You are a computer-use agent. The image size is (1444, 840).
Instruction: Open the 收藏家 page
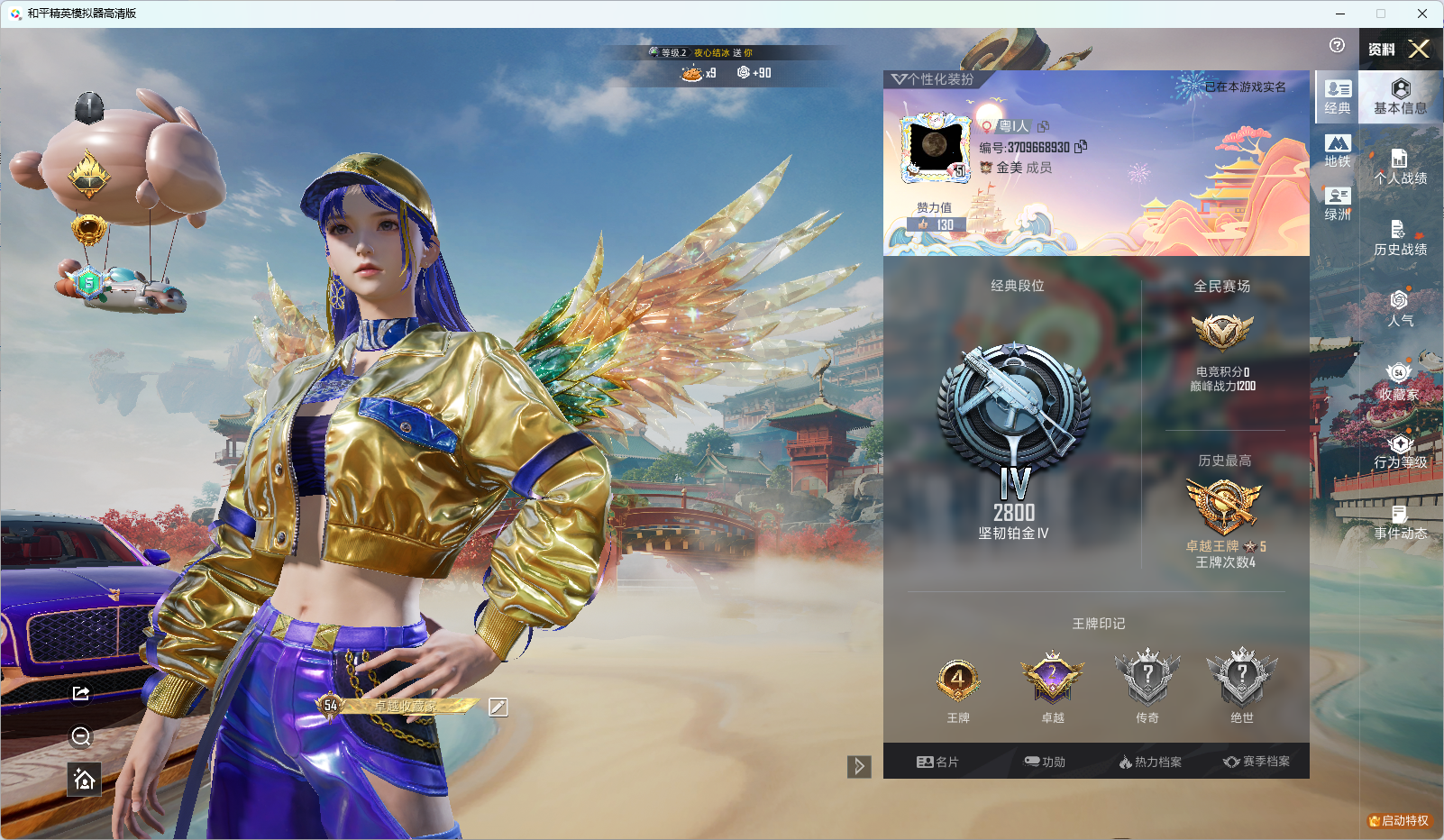click(x=1400, y=382)
